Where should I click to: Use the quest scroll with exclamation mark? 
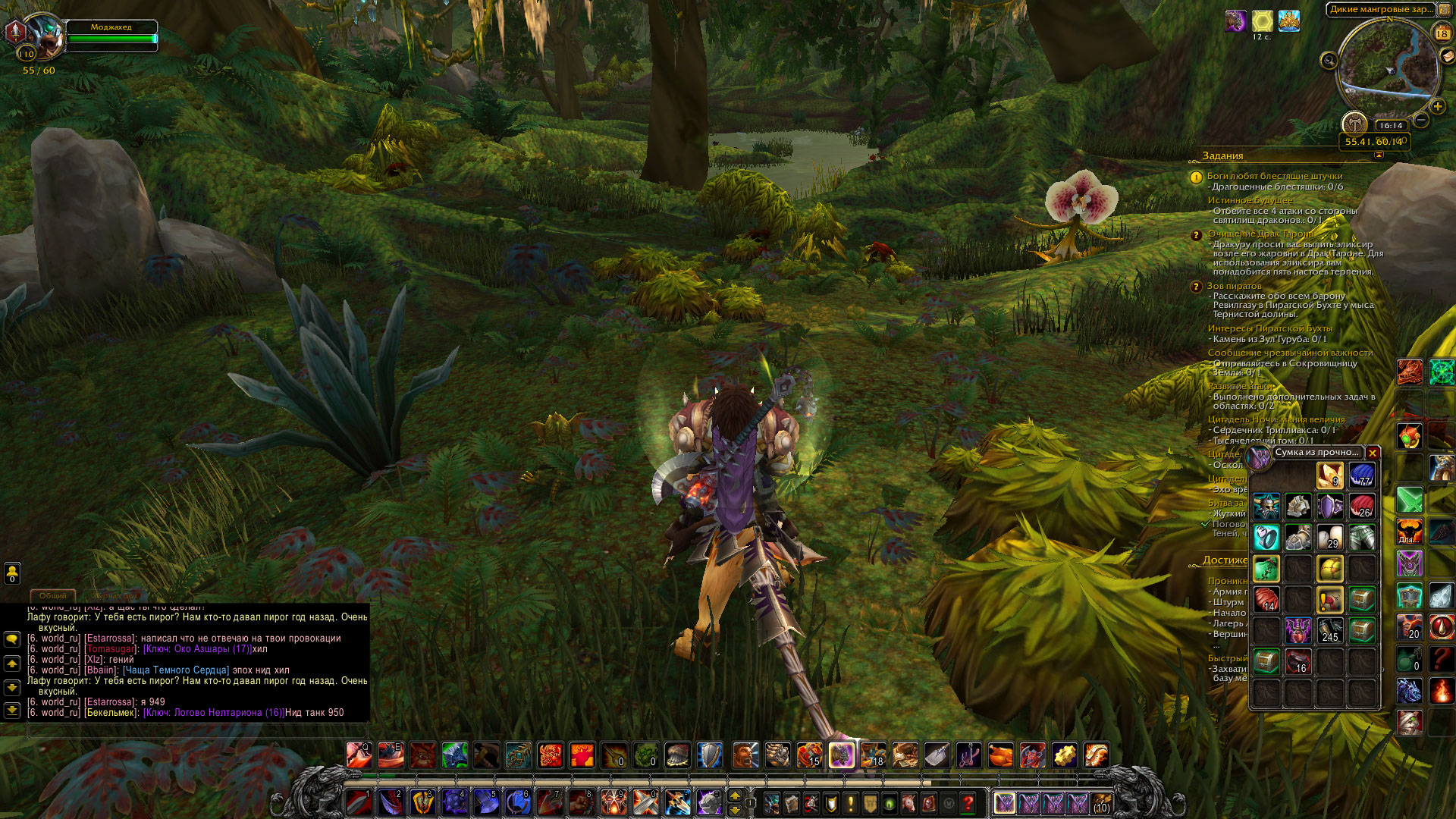(x=1330, y=599)
